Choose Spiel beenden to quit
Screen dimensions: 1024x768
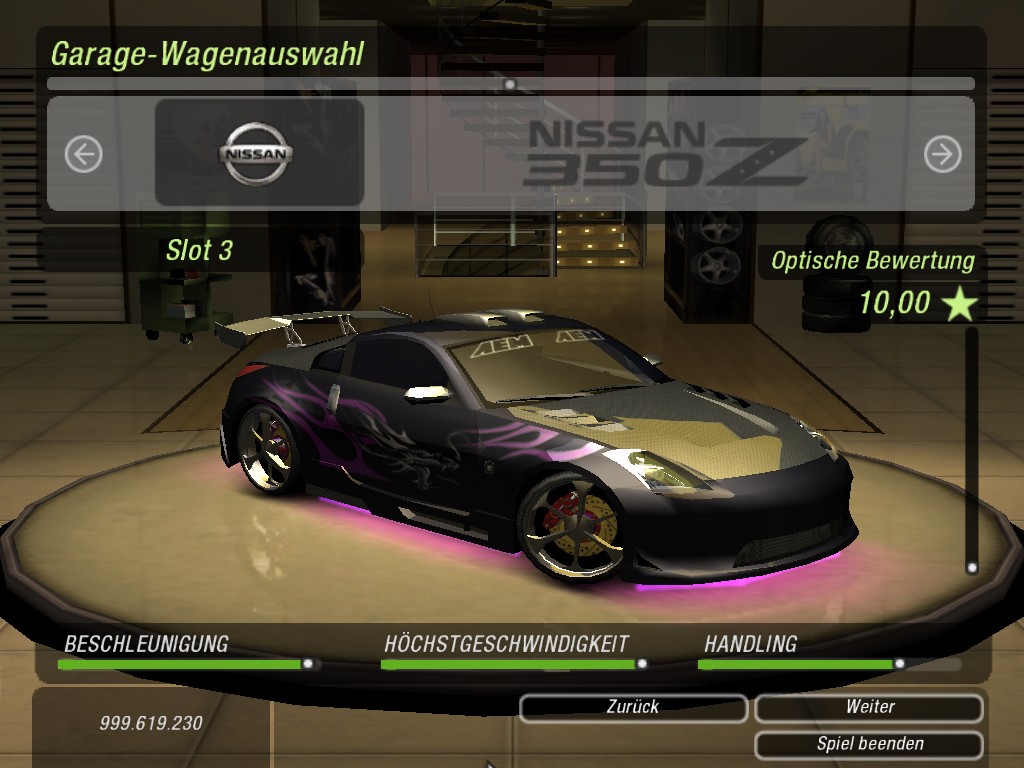coord(869,744)
